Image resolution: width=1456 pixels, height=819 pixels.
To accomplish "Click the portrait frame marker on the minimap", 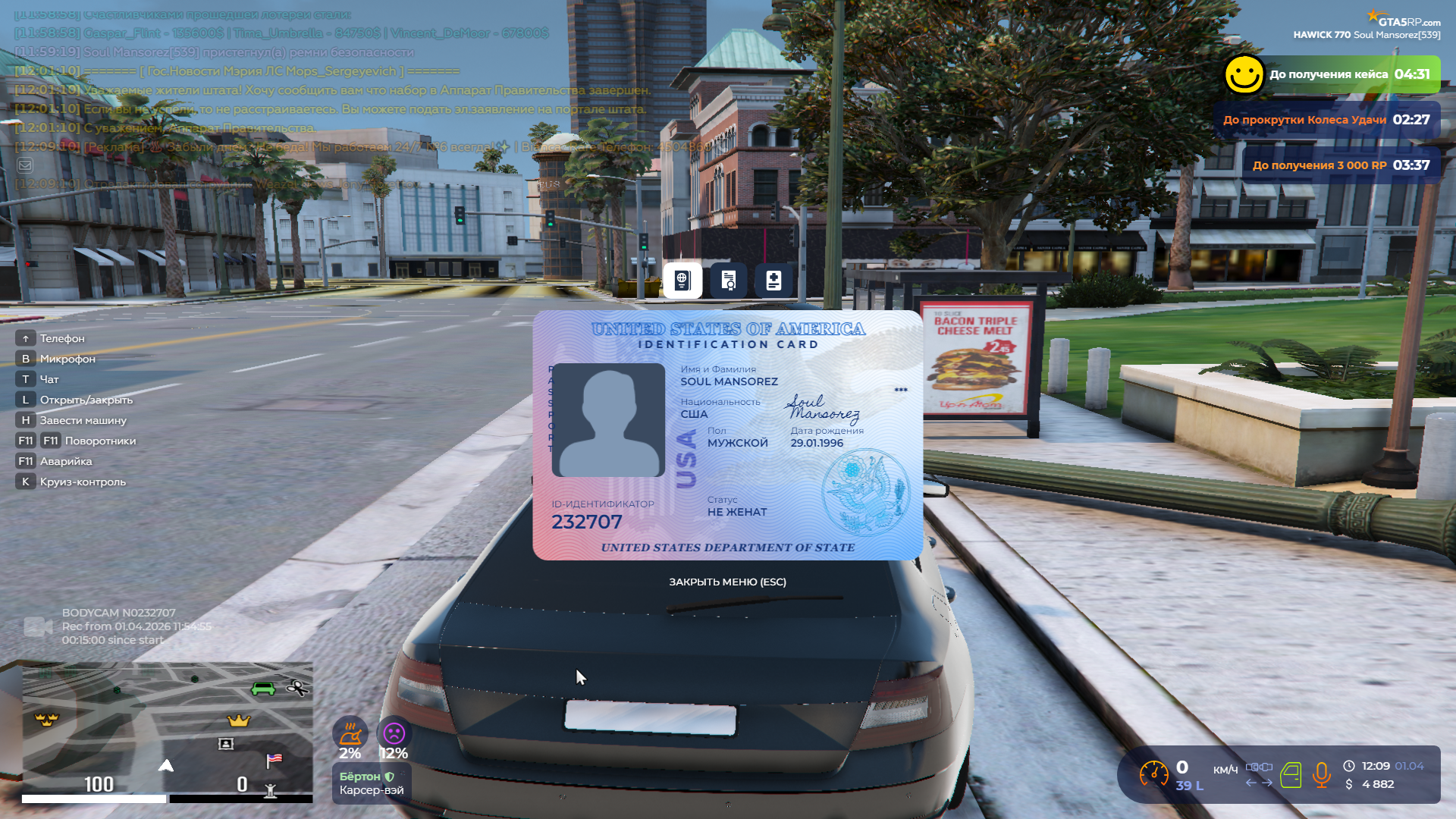I will (x=226, y=744).
